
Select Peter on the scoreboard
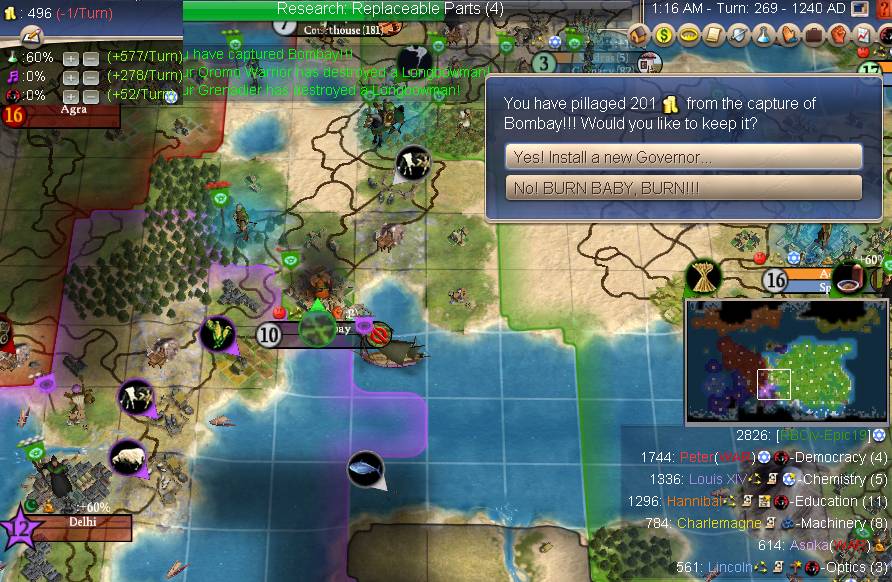[x=698, y=457]
